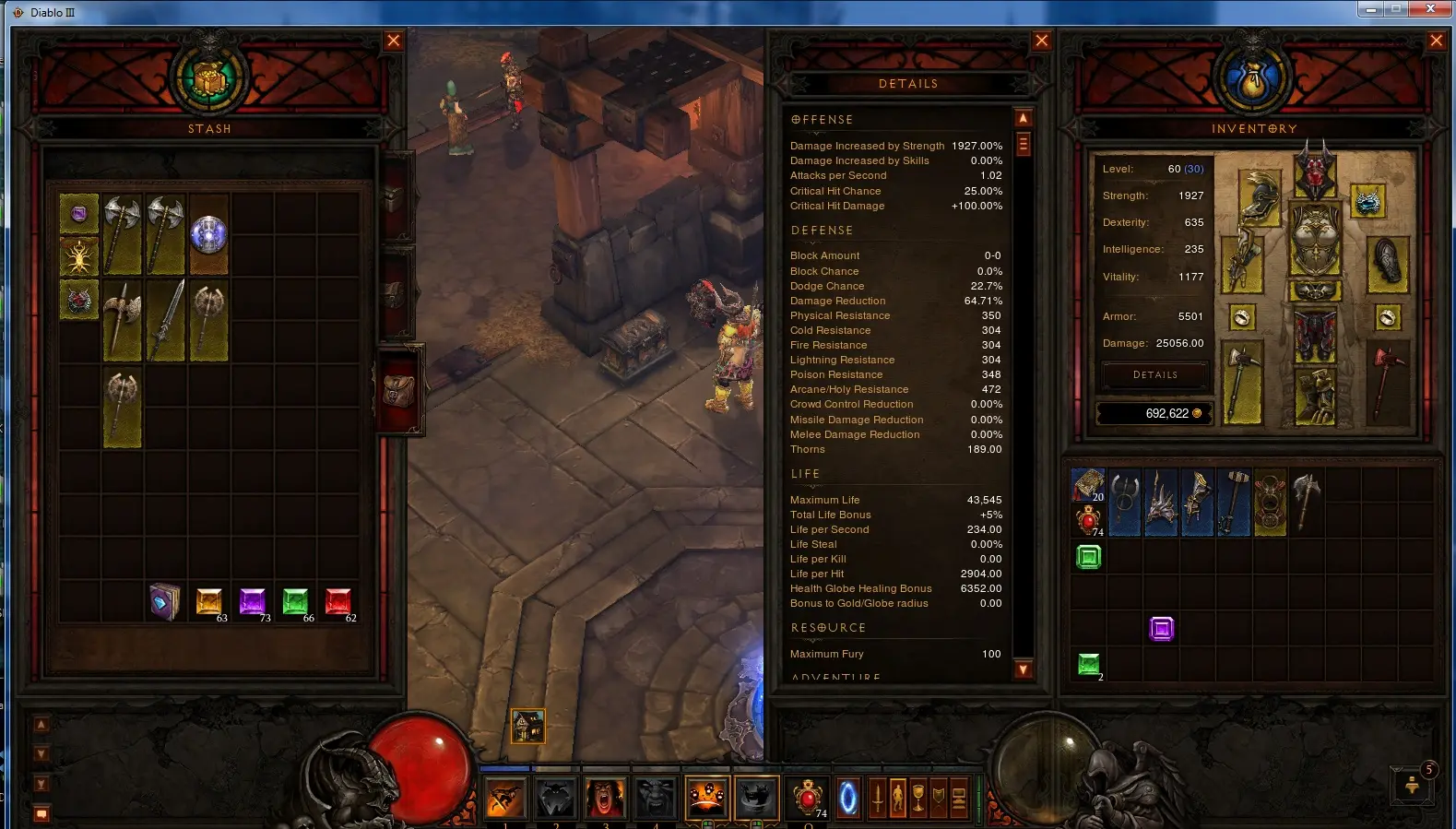The width and height of the screenshot is (1456, 829).
Task: Choose the red gem stack of 62
Action: pyautogui.click(x=338, y=602)
